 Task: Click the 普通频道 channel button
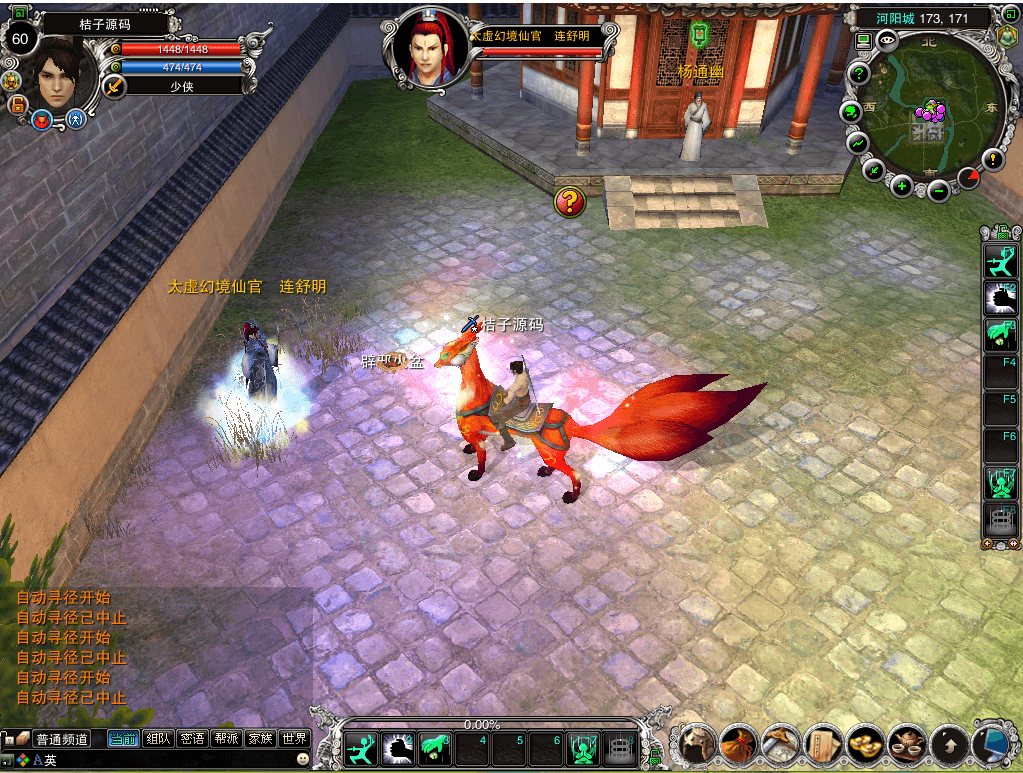click(62, 739)
